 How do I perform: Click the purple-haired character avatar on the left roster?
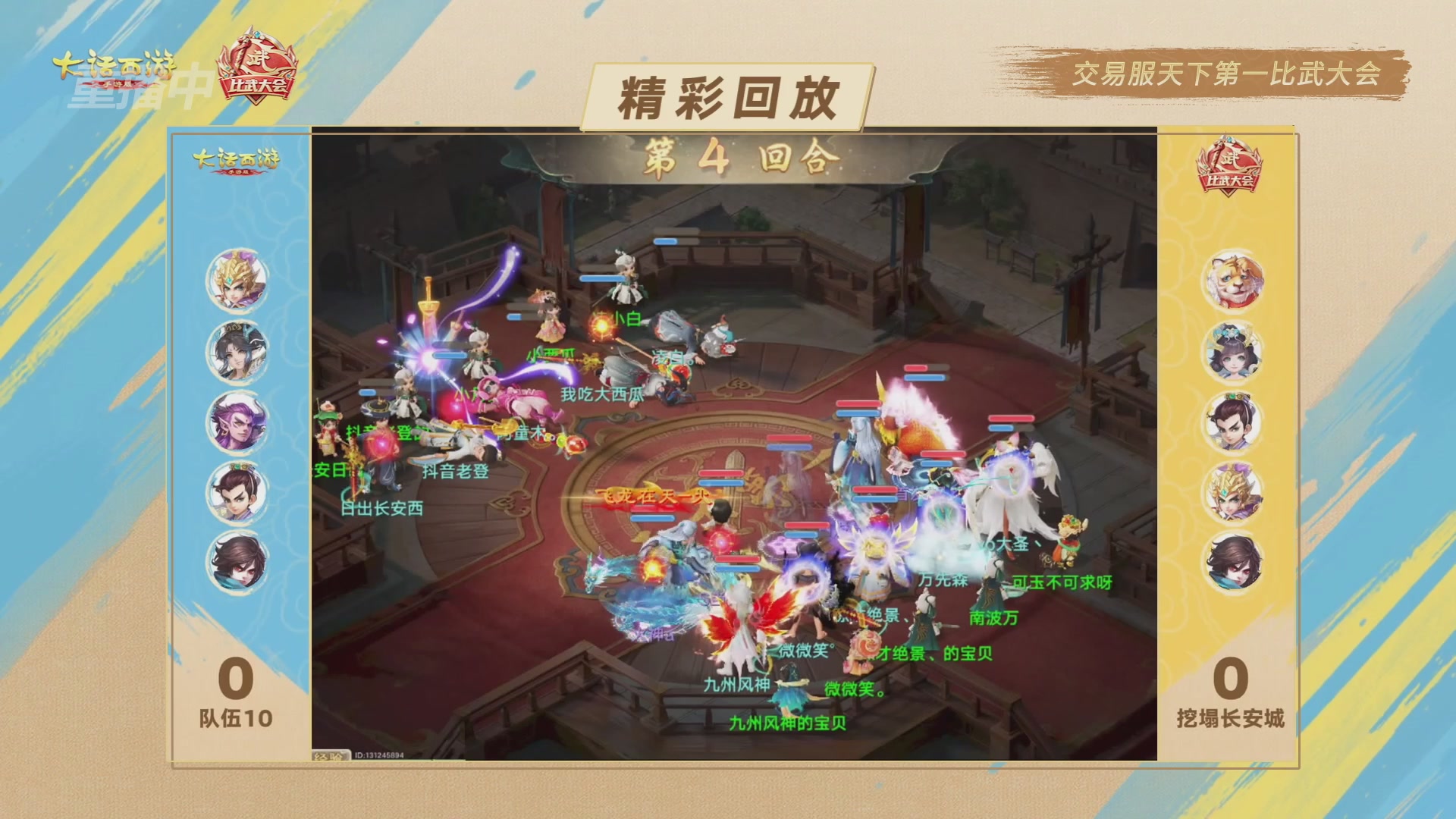238,422
